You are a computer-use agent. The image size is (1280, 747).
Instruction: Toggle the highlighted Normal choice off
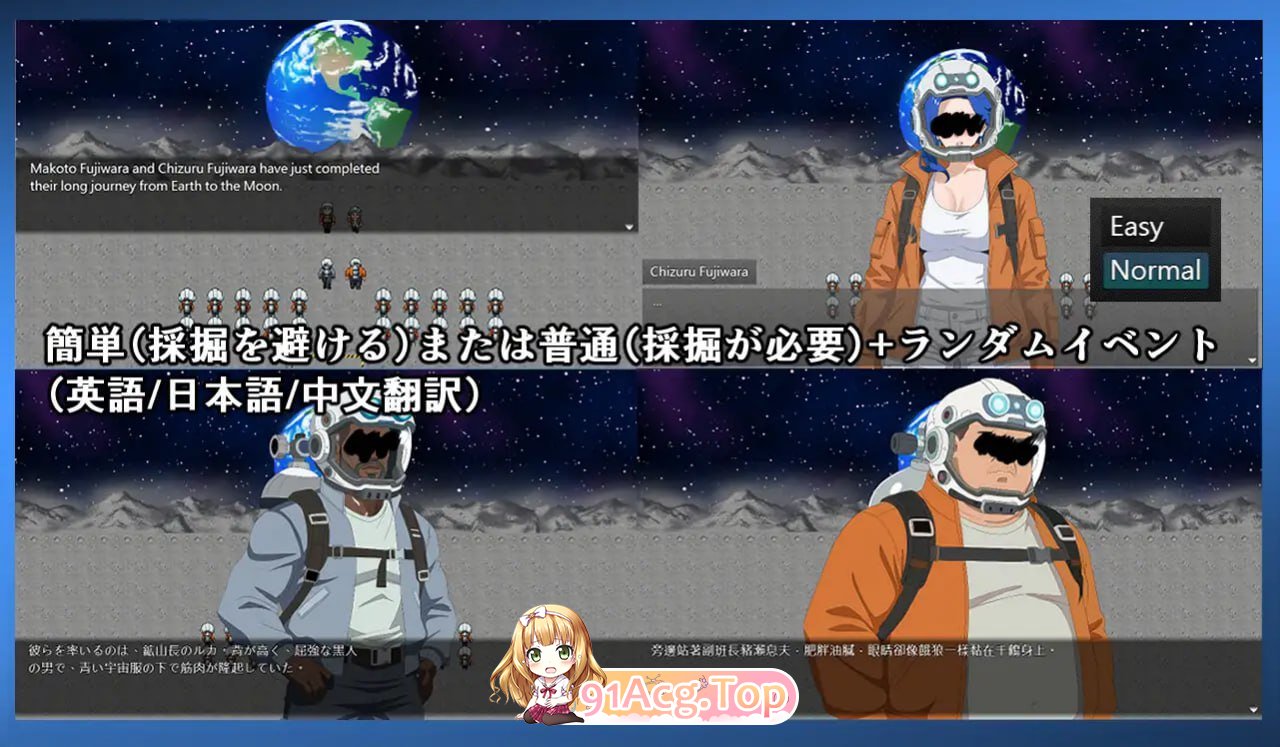pos(1155,270)
